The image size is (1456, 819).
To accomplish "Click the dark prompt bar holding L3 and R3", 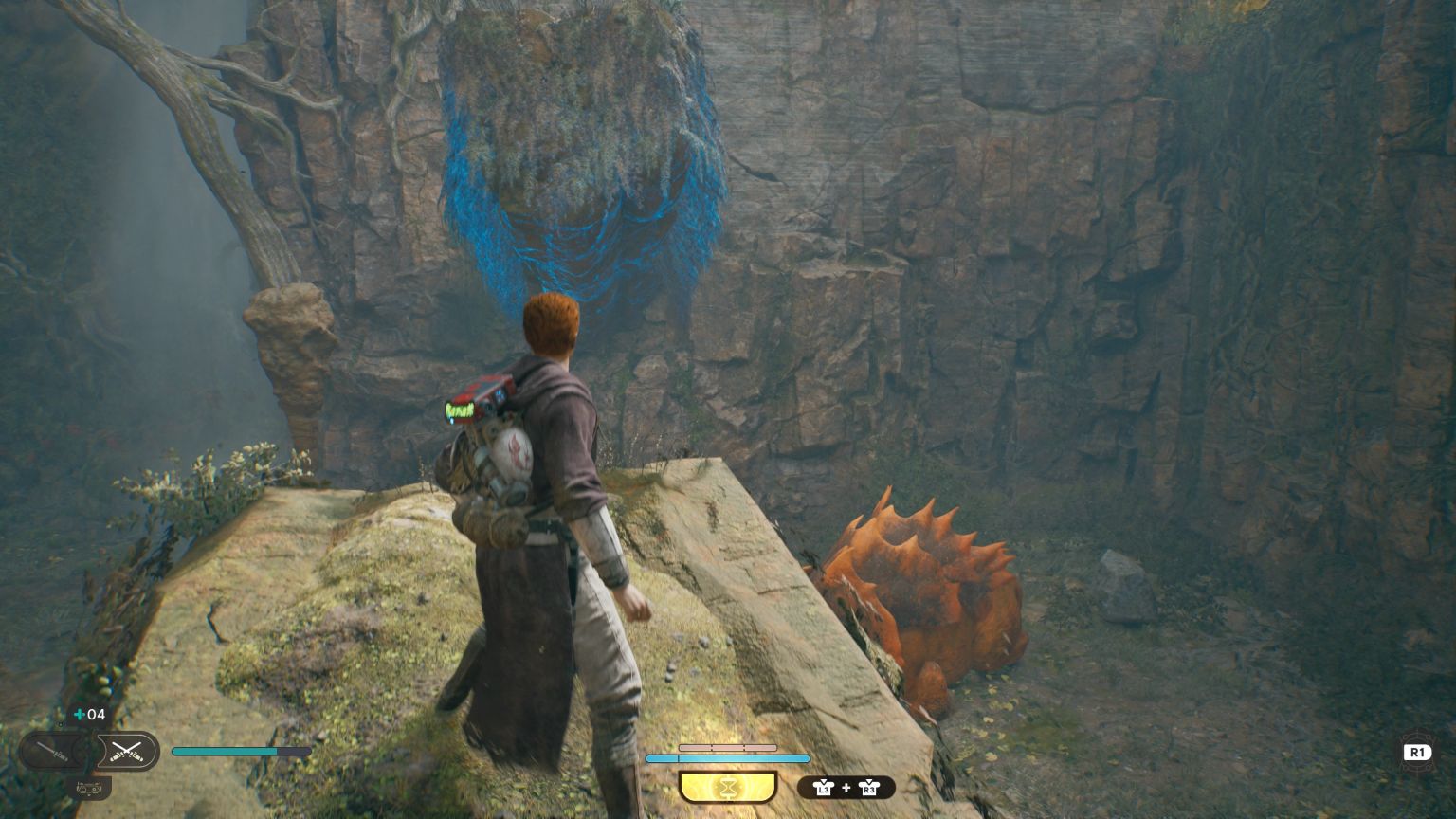I will [x=846, y=788].
